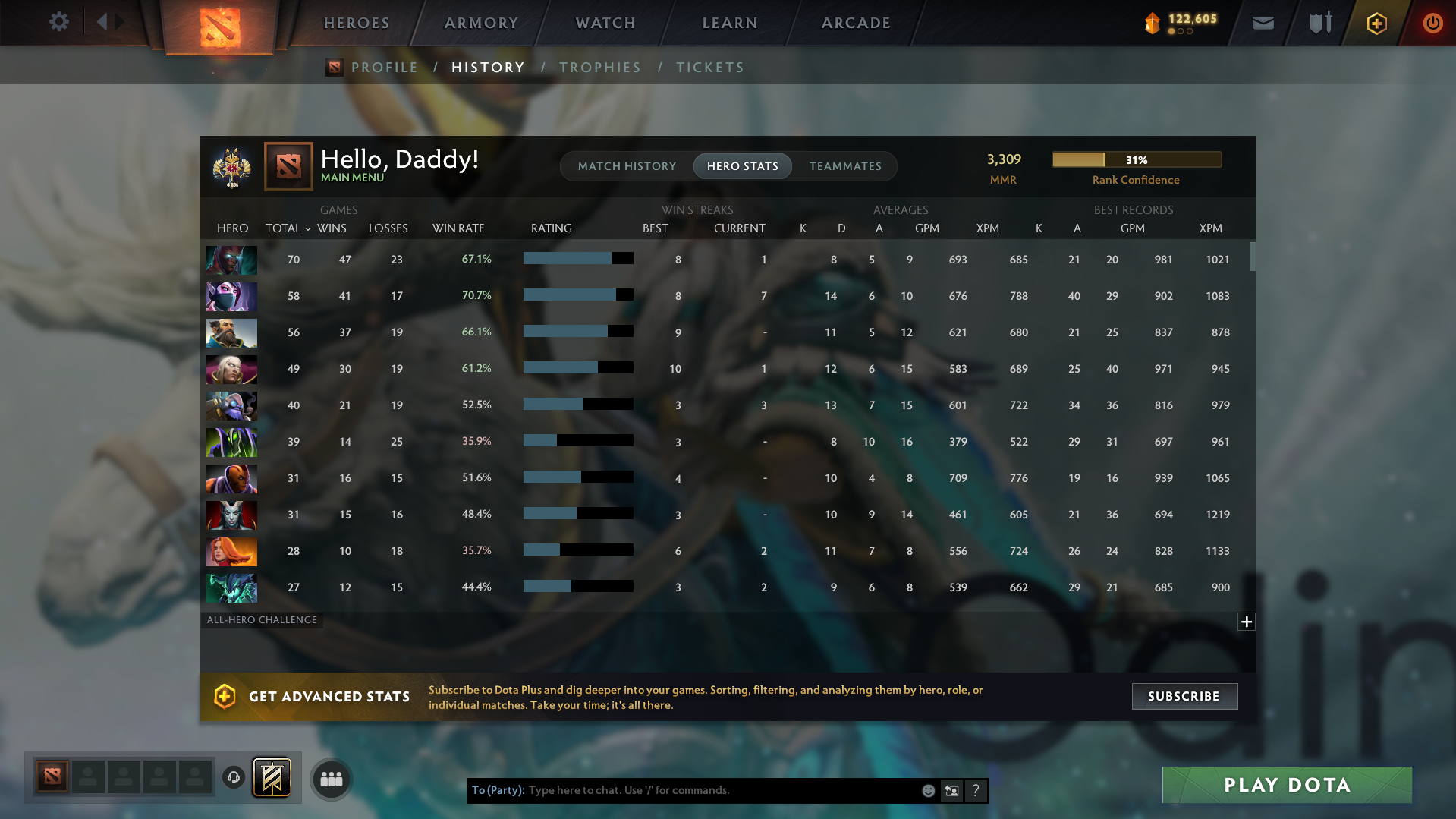Expand the ALL-HERO CHALLENGE plus control

[1246, 622]
